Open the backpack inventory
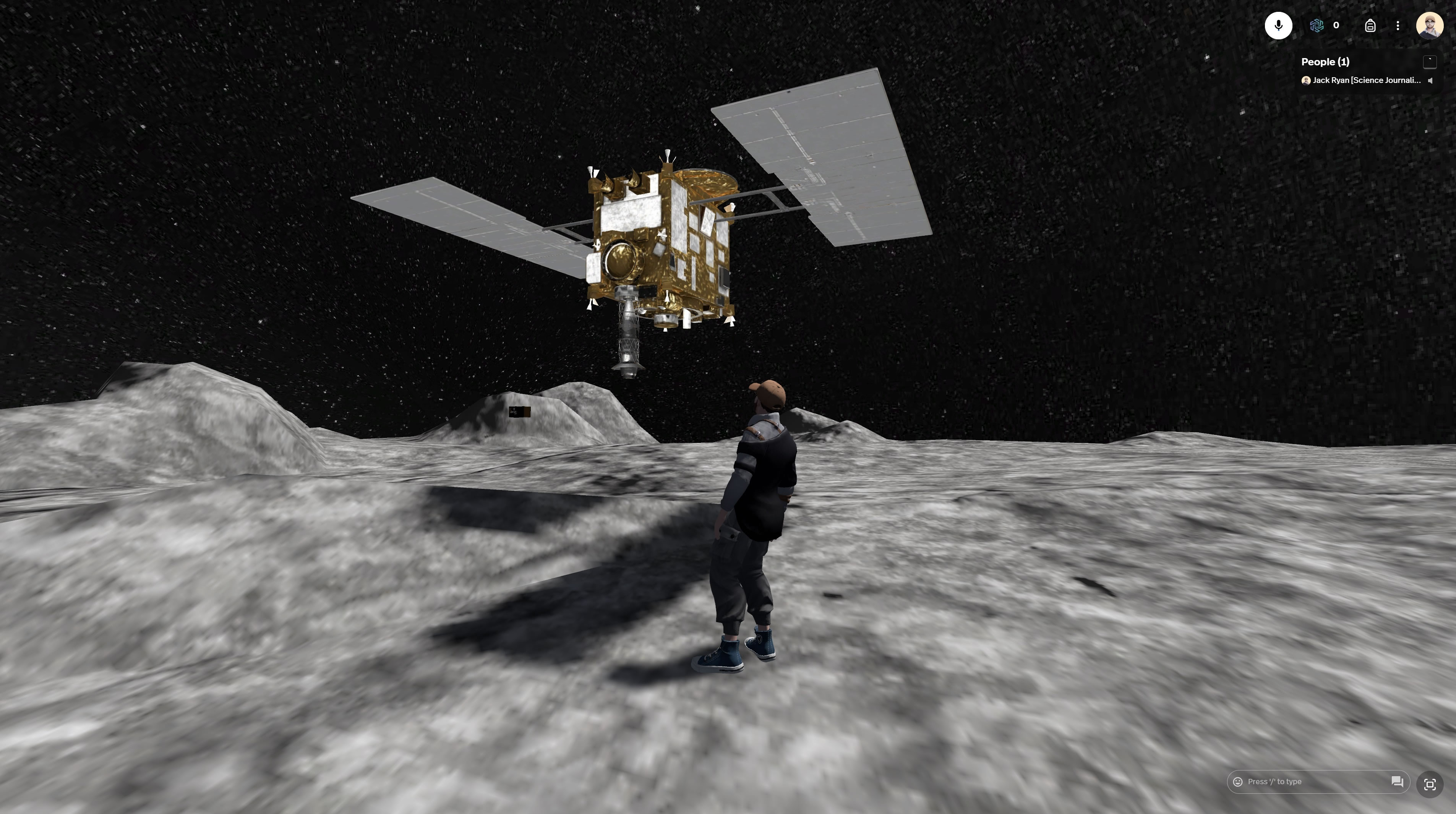 coord(1370,26)
